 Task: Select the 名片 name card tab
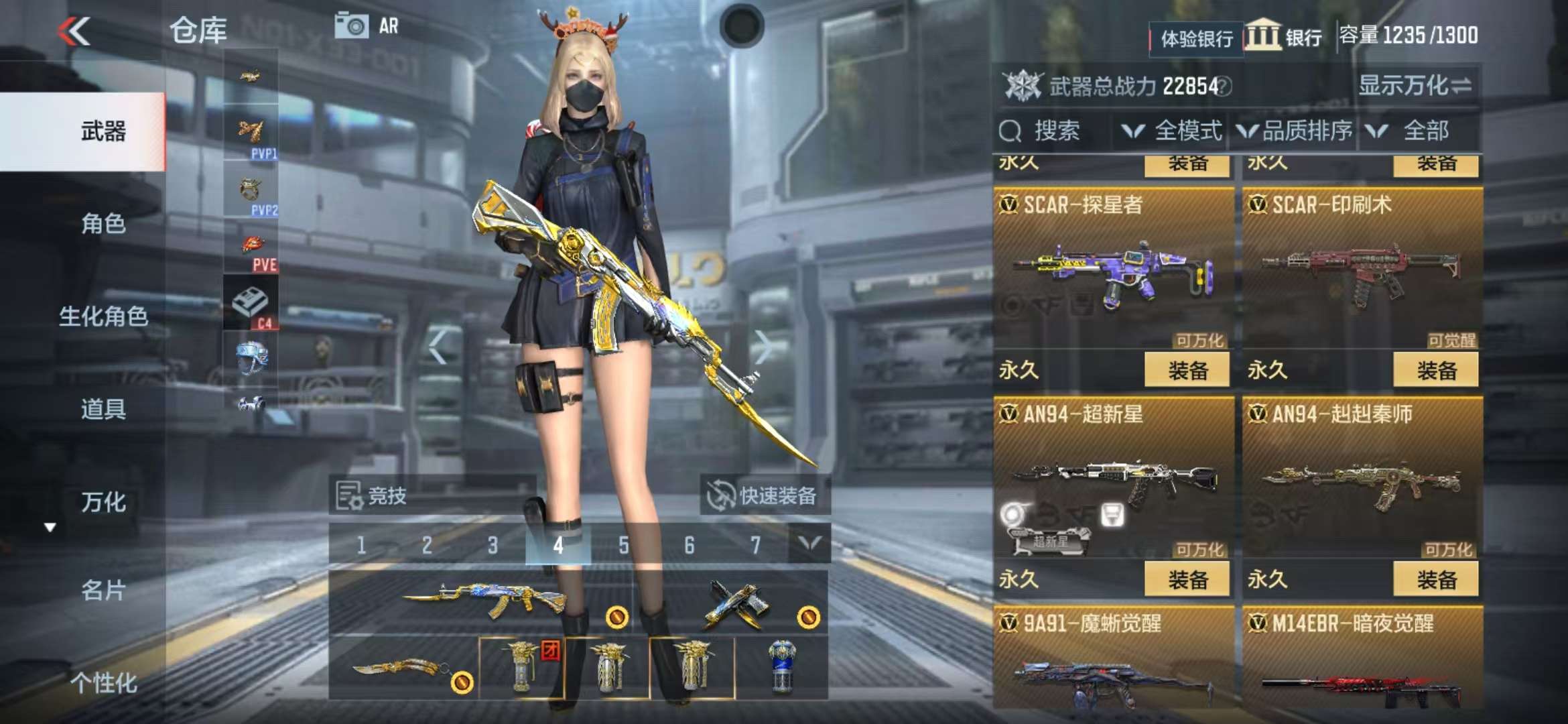click(x=103, y=591)
